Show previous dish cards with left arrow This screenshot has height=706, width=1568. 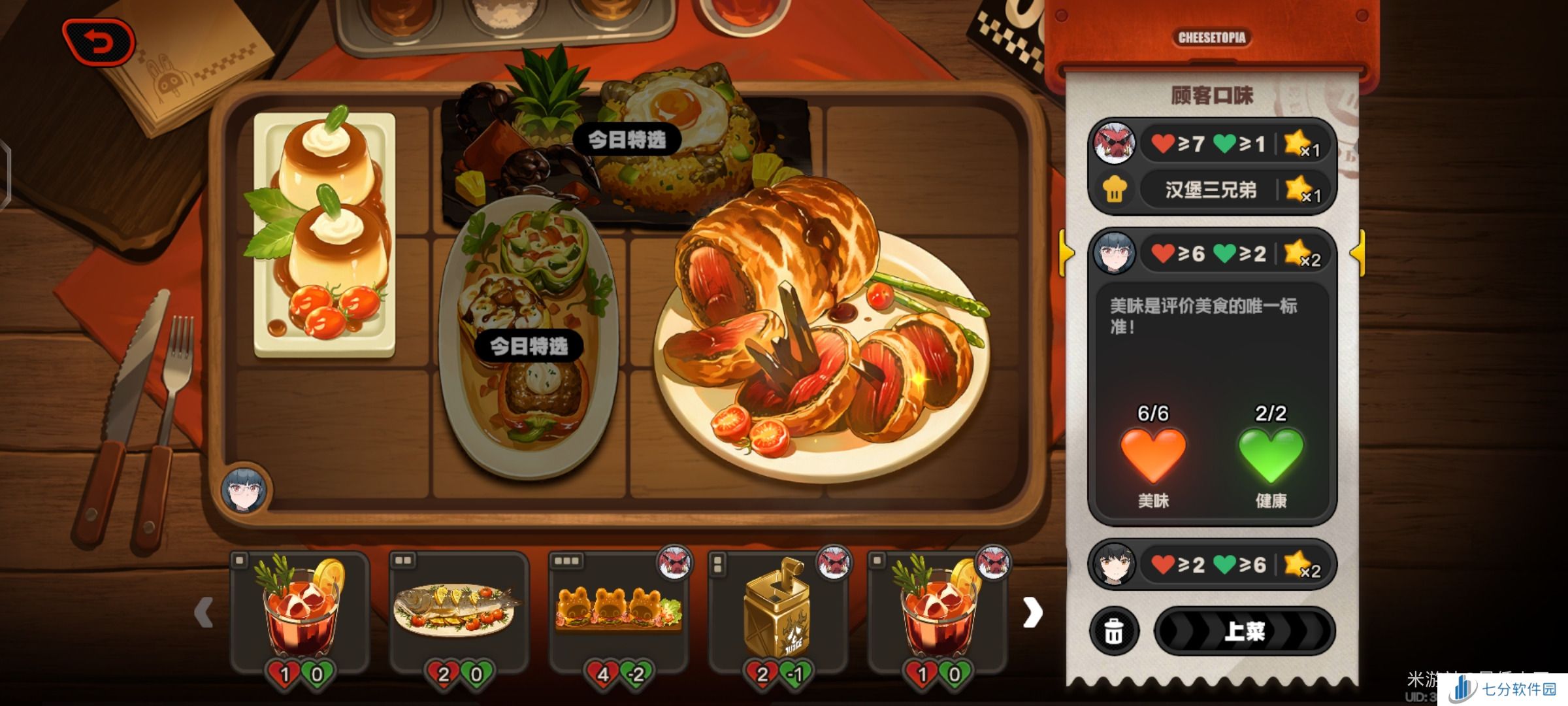[x=204, y=613]
